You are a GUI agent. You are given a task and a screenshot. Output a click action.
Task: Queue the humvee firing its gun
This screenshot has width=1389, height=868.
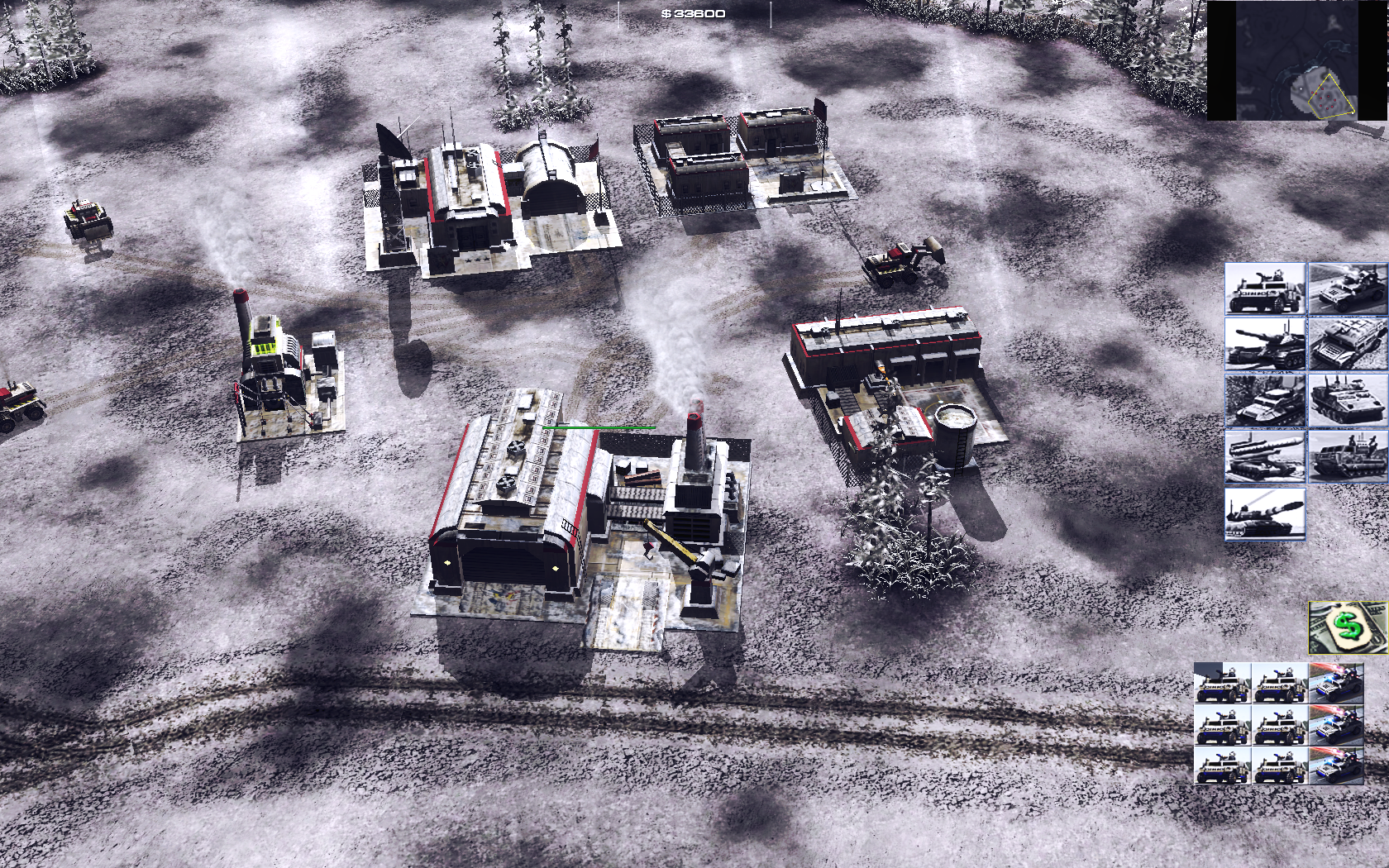click(1346, 289)
